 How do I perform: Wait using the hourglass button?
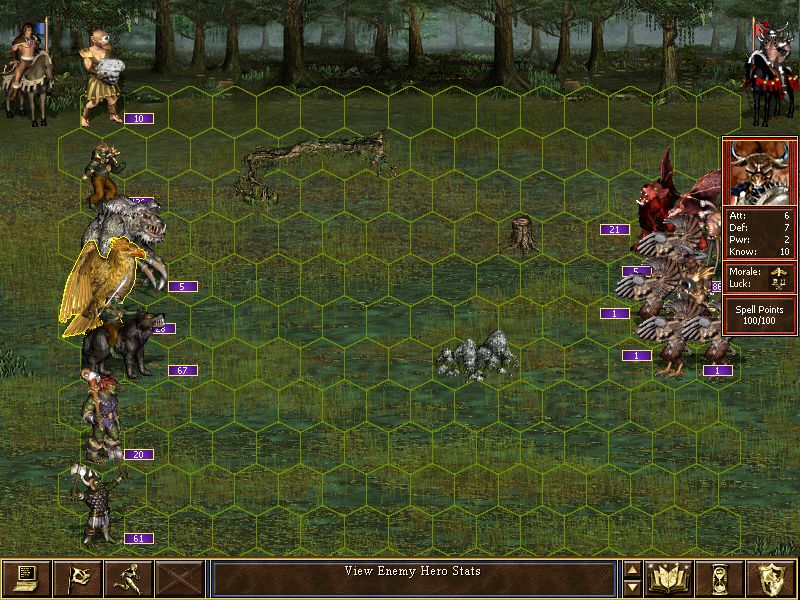(x=722, y=577)
